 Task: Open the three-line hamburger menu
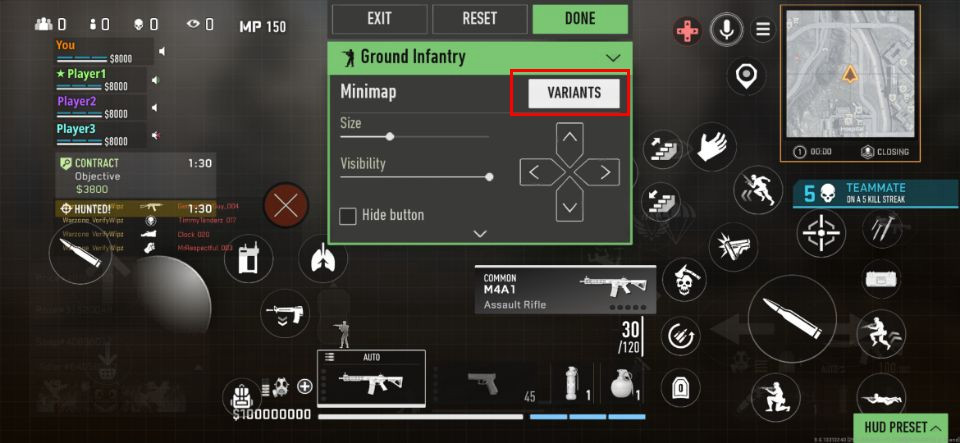tap(764, 29)
